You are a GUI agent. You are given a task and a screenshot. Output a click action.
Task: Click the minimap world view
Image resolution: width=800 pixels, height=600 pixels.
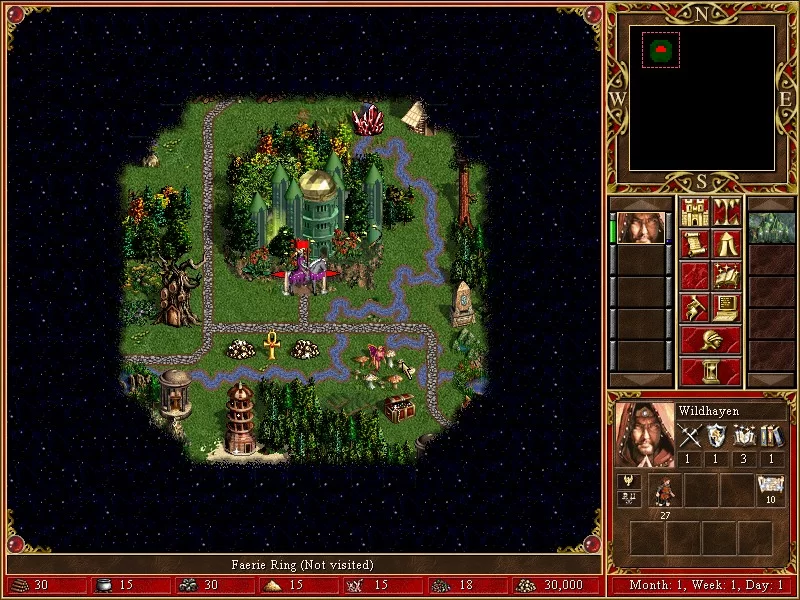pos(702,97)
